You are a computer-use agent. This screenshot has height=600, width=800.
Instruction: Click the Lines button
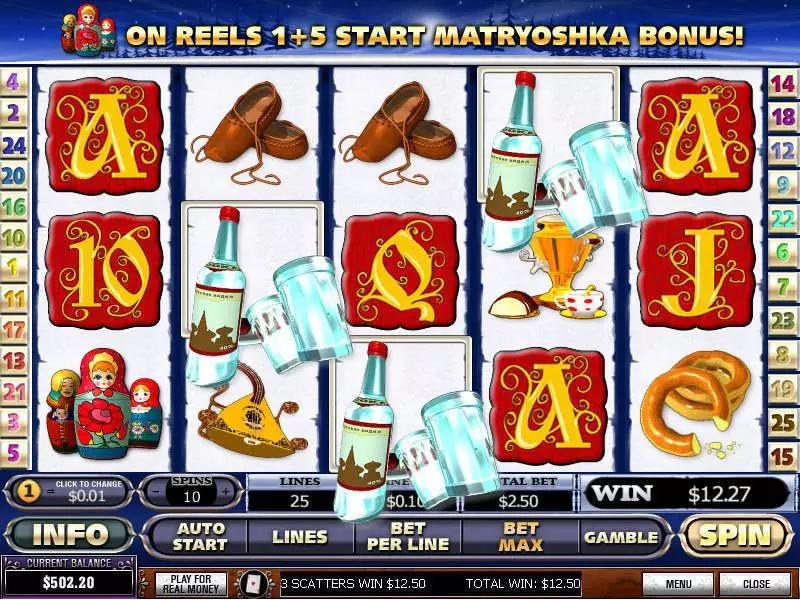(x=300, y=536)
